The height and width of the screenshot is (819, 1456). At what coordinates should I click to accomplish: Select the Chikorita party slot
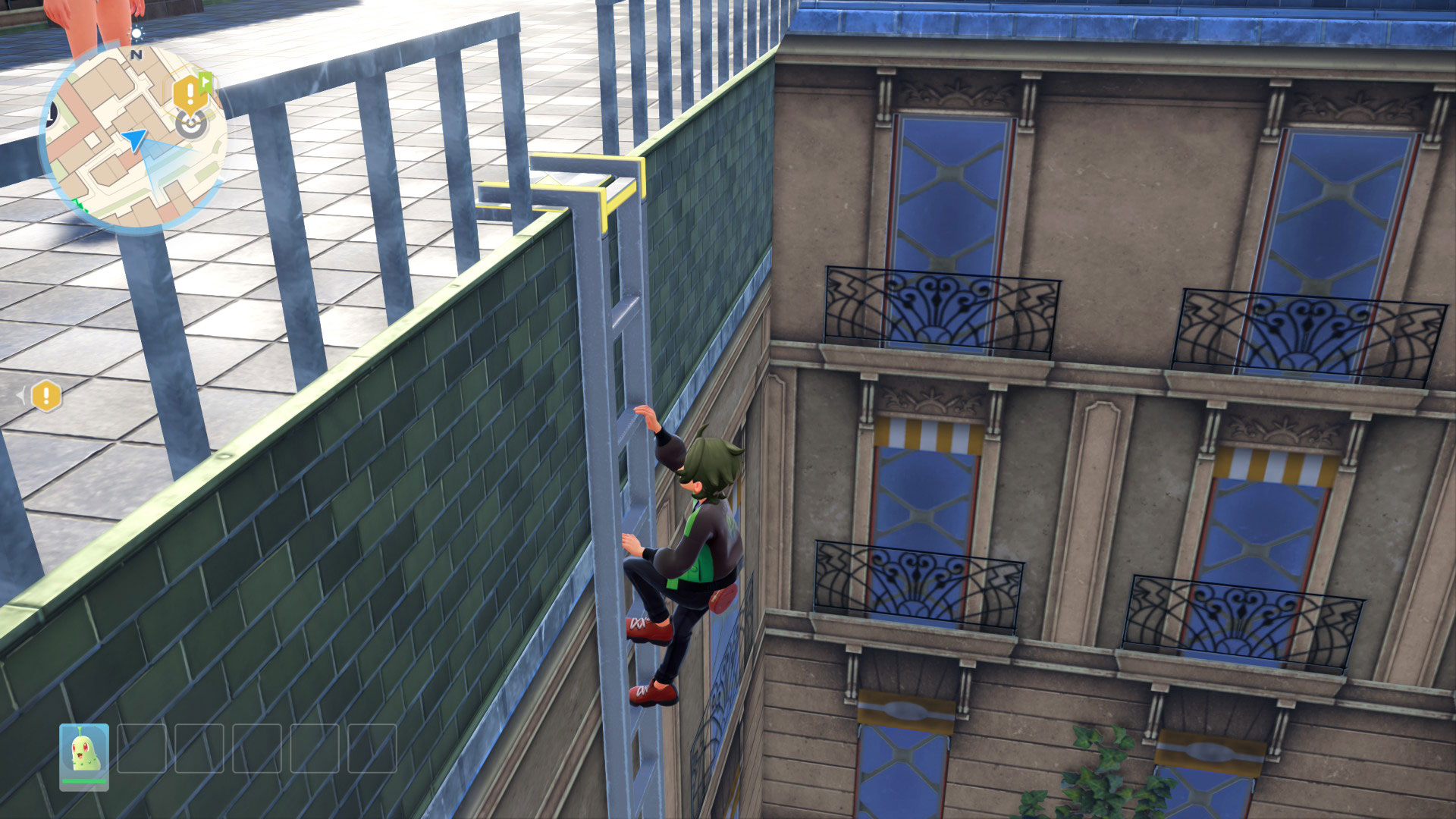tap(84, 756)
